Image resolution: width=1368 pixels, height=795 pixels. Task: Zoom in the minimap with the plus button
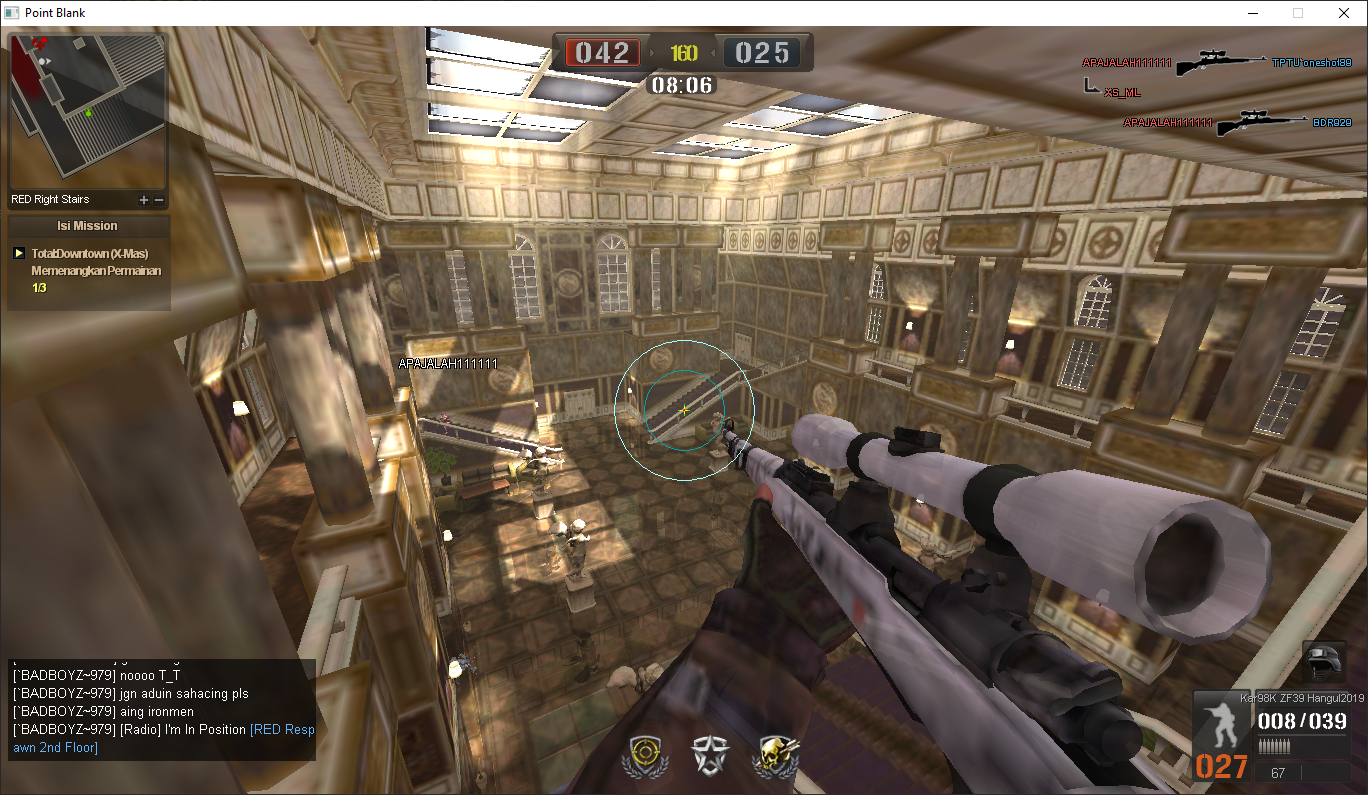[144, 200]
